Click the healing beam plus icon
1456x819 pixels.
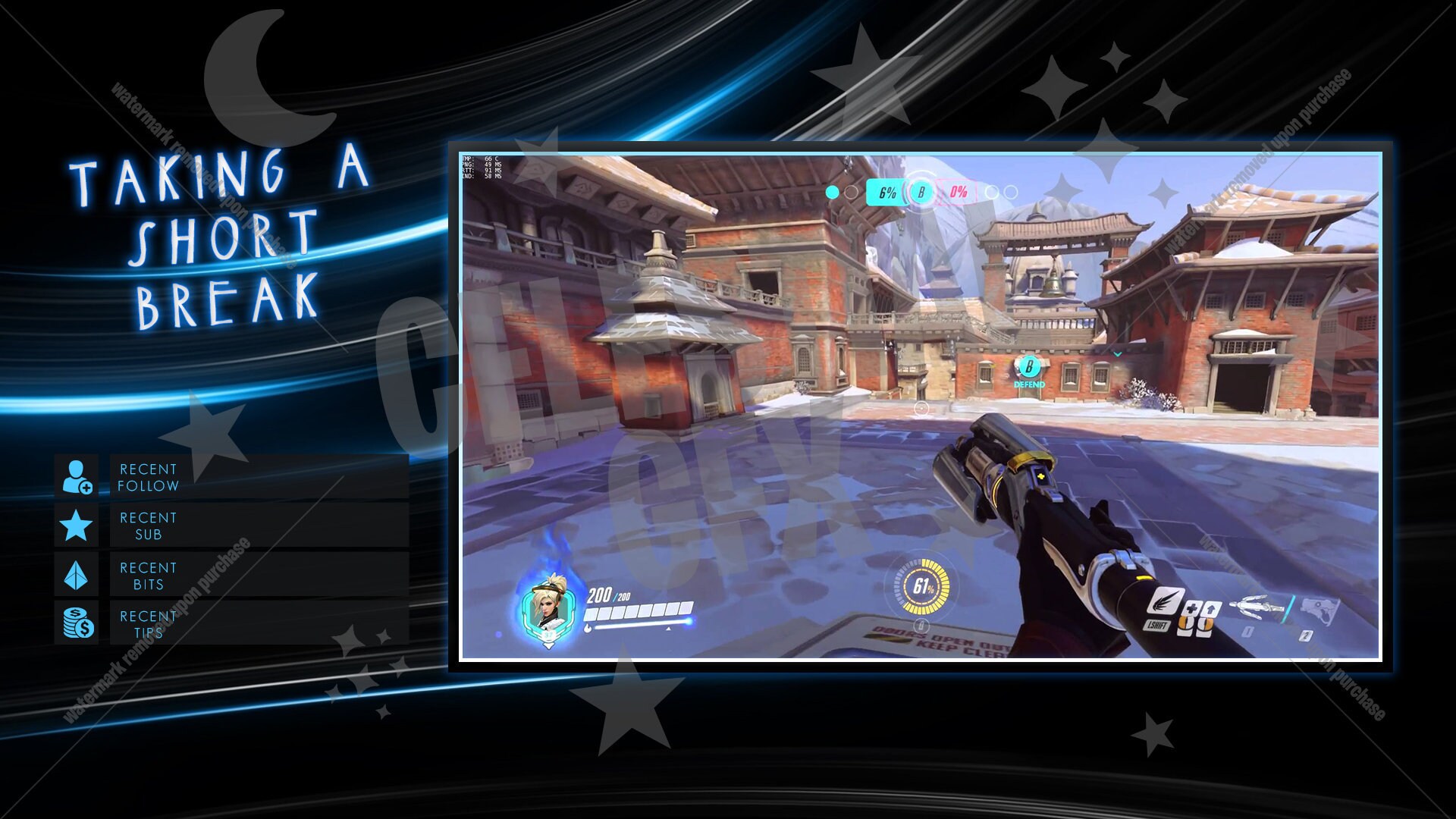click(1192, 608)
